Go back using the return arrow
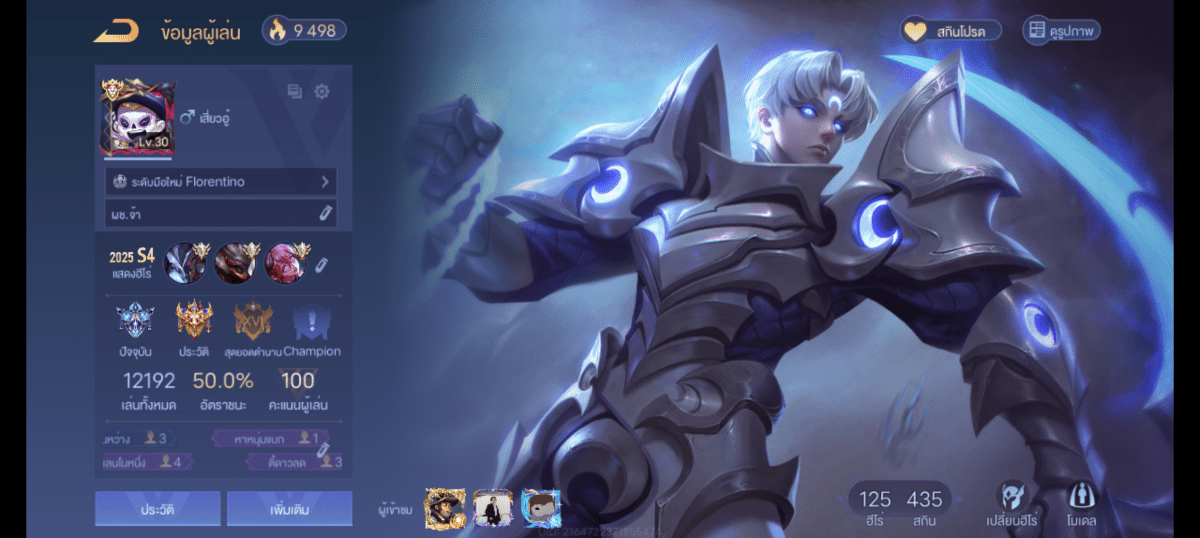Viewport: 1200px width, 538px height. click(x=116, y=32)
